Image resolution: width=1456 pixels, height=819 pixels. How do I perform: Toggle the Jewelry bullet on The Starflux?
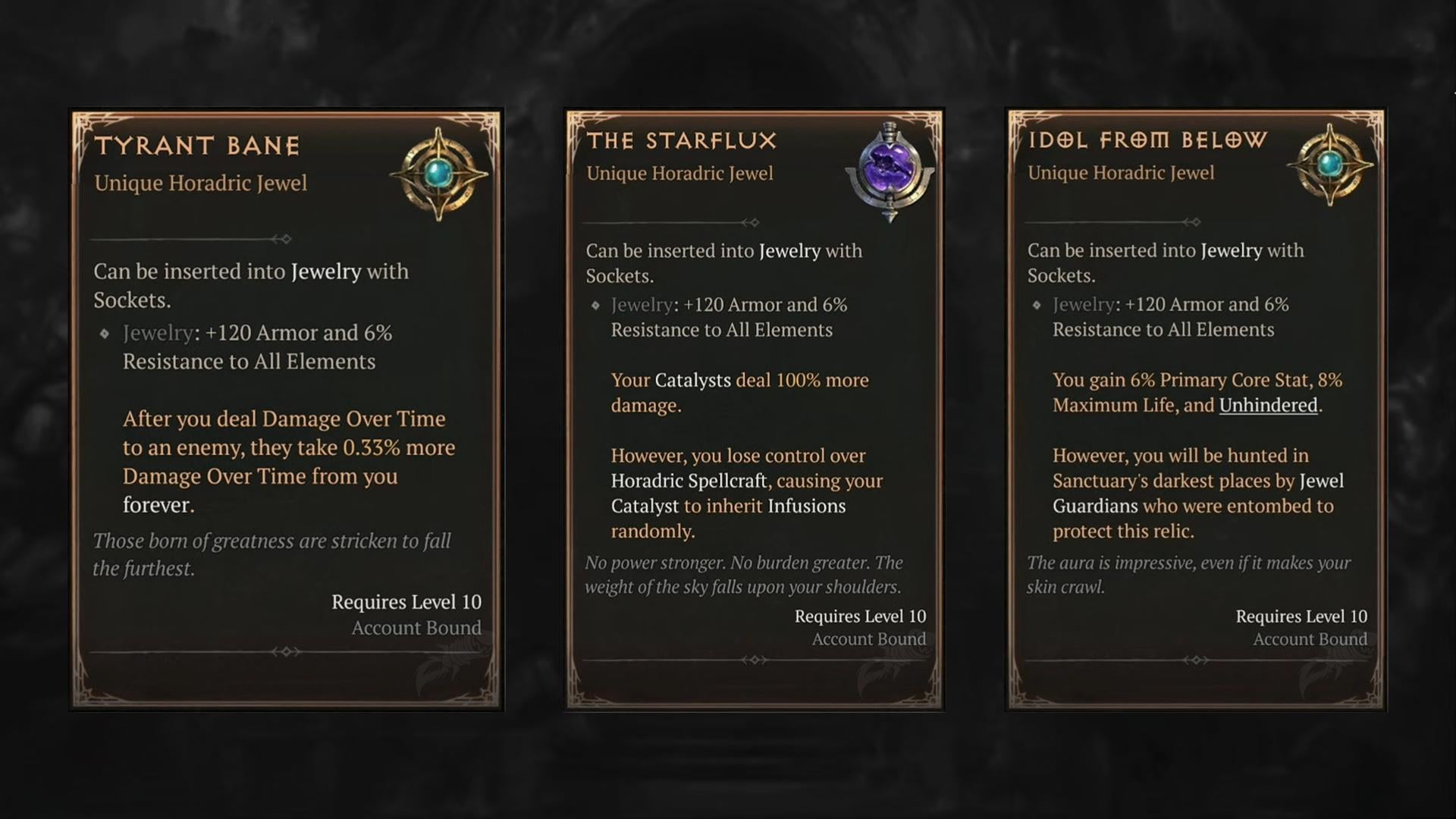tap(596, 304)
